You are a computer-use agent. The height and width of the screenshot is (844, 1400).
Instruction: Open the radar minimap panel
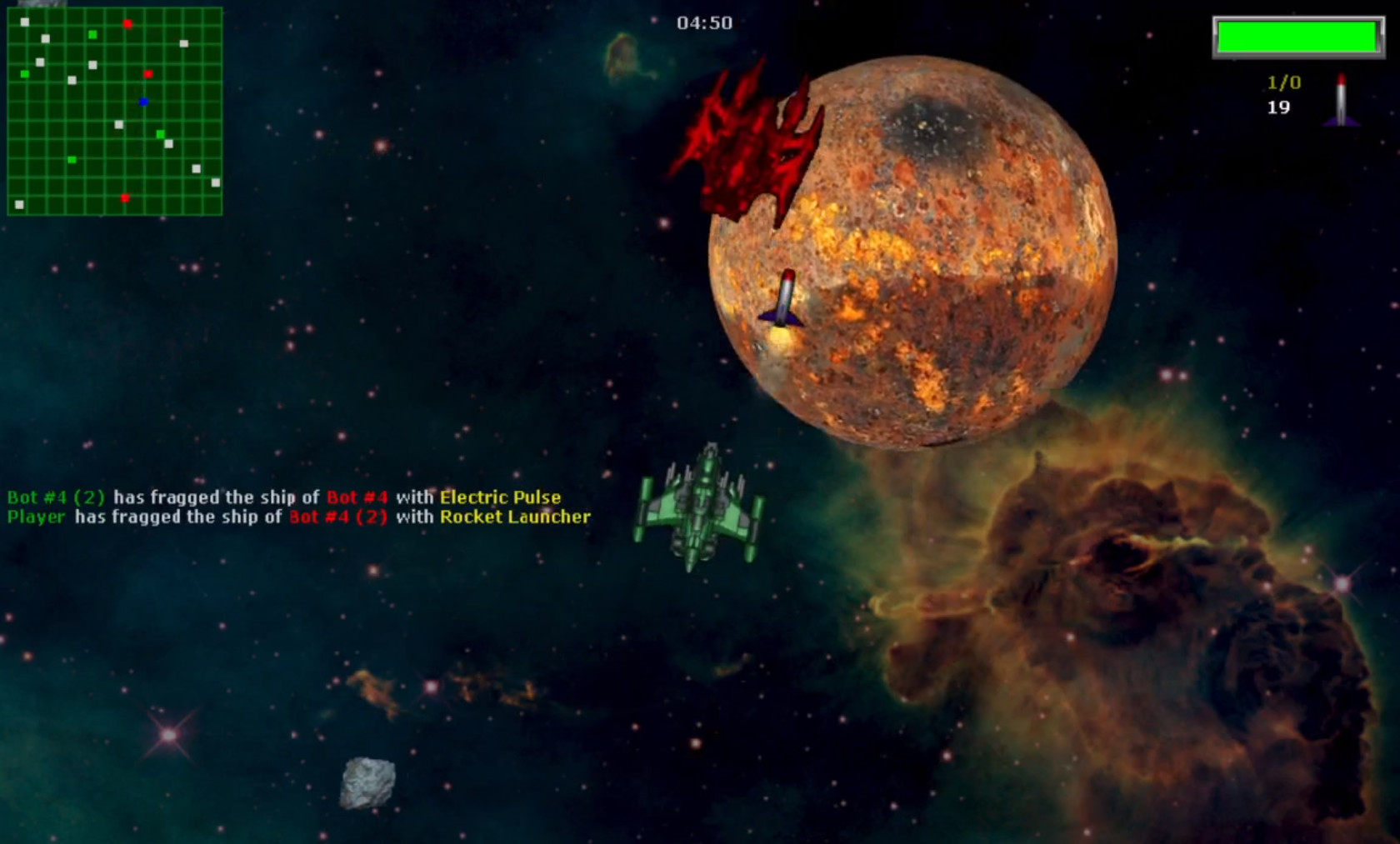[x=114, y=111]
